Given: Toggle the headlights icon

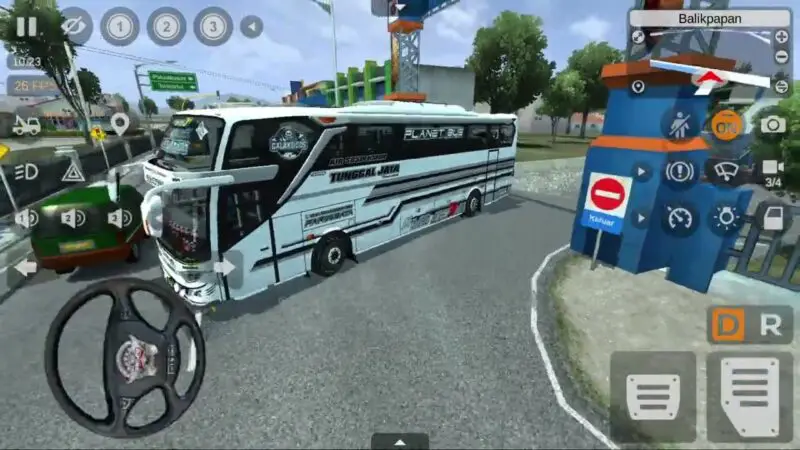Looking at the screenshot, I should (x=26, y=171).
